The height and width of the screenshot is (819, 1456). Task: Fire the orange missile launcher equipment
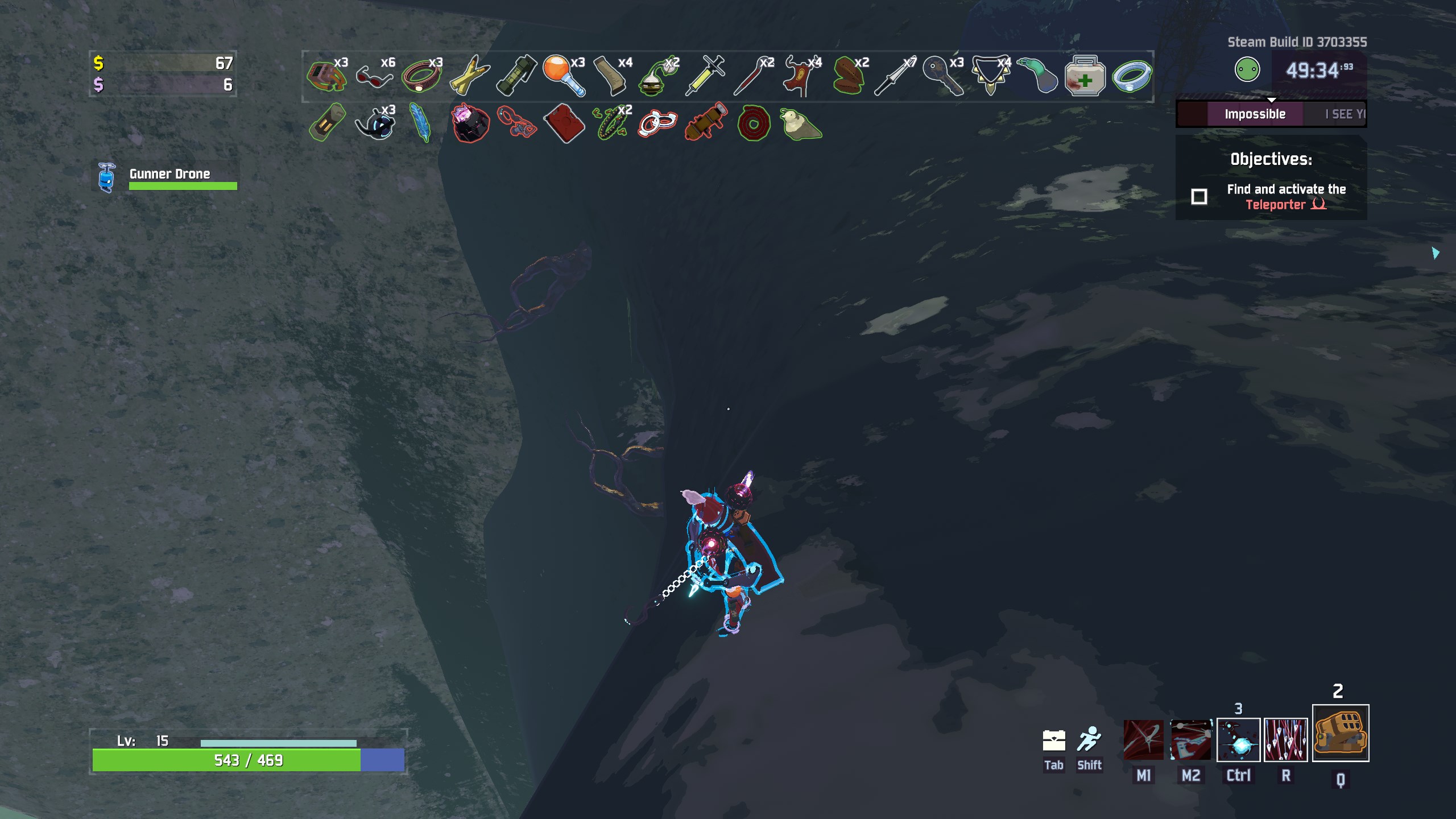(1340, 733)
